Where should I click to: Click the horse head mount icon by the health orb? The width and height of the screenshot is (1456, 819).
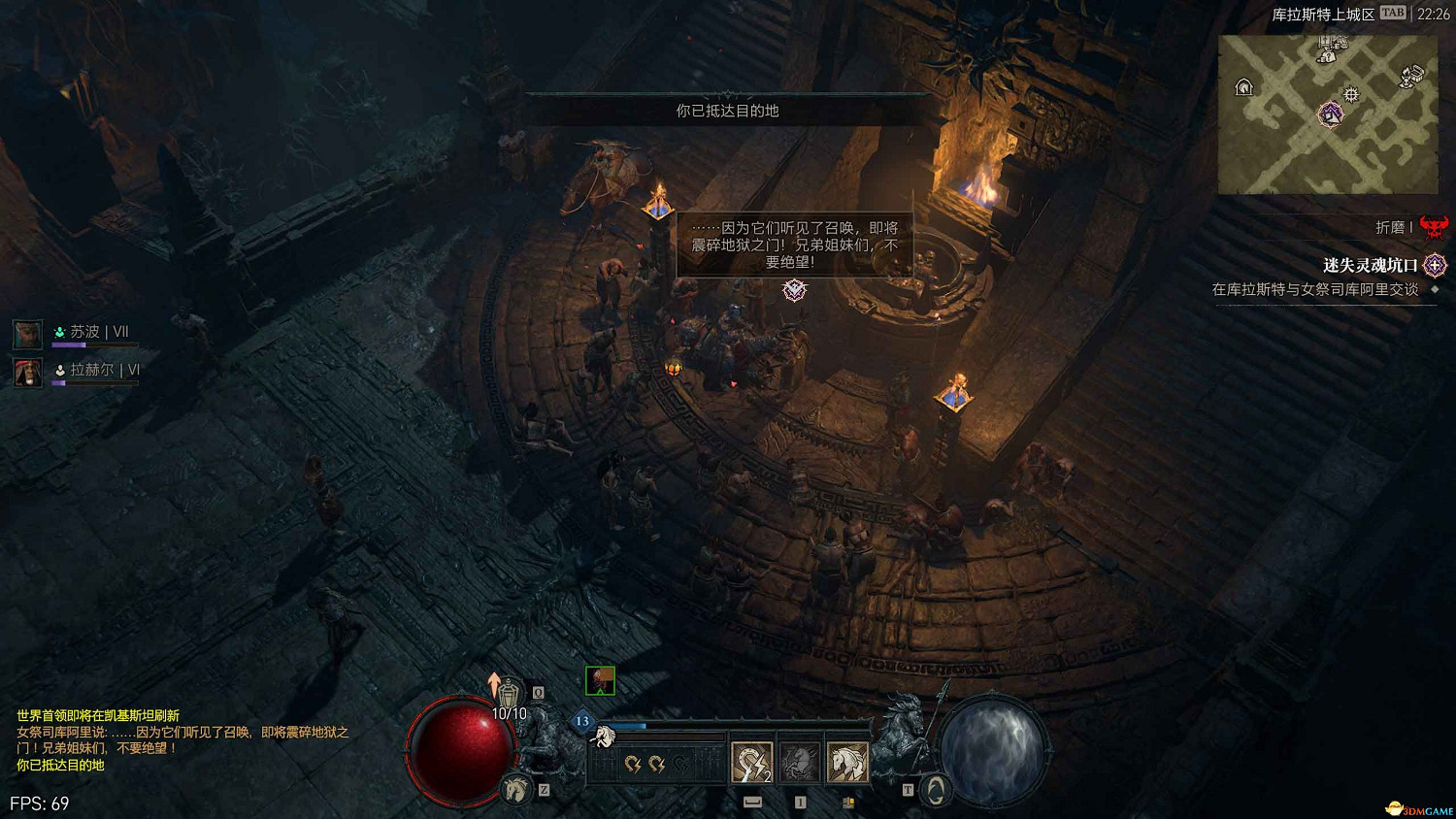click(516, 790)
